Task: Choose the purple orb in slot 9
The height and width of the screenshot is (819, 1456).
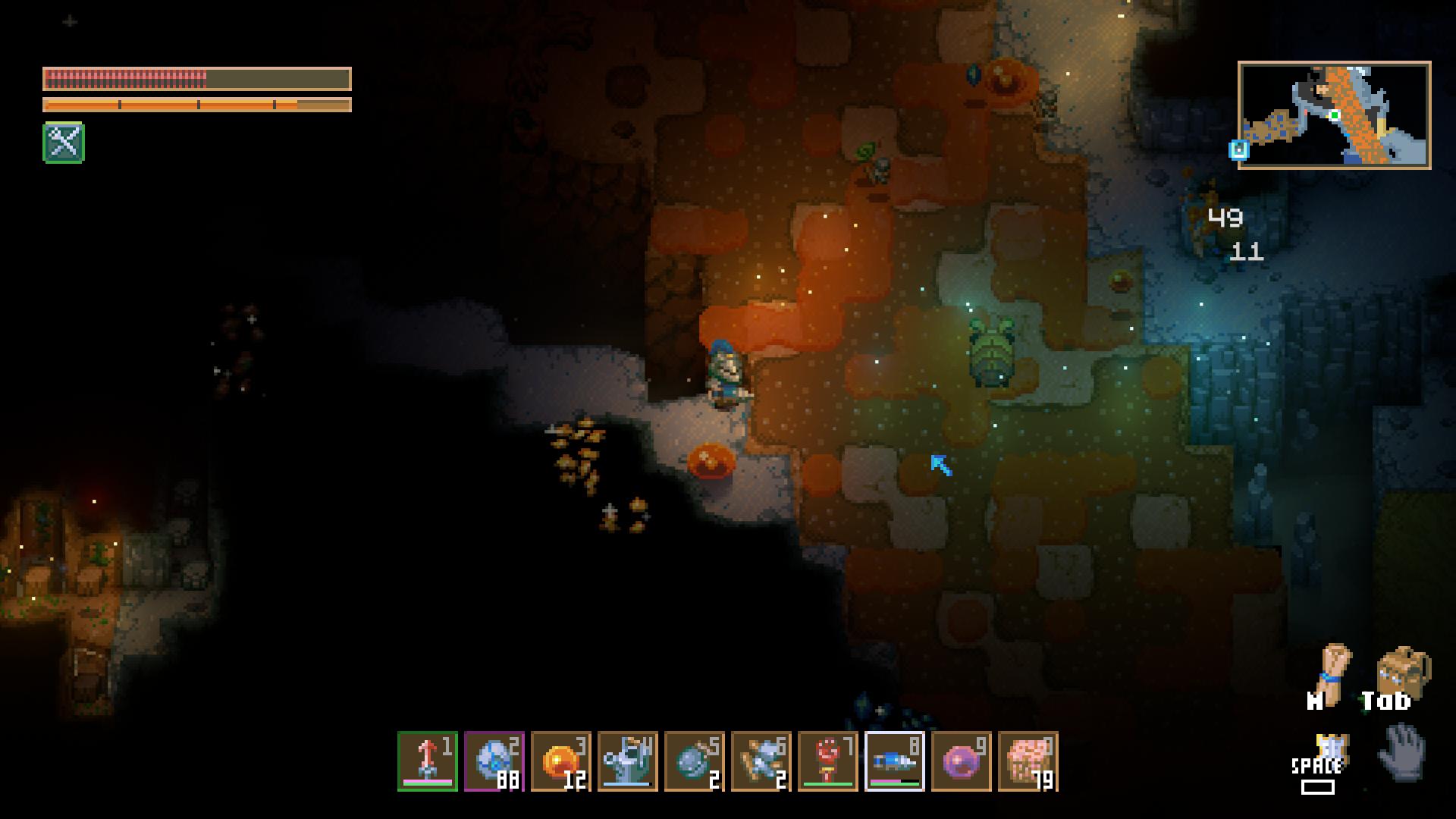Action: pos(962,761)
